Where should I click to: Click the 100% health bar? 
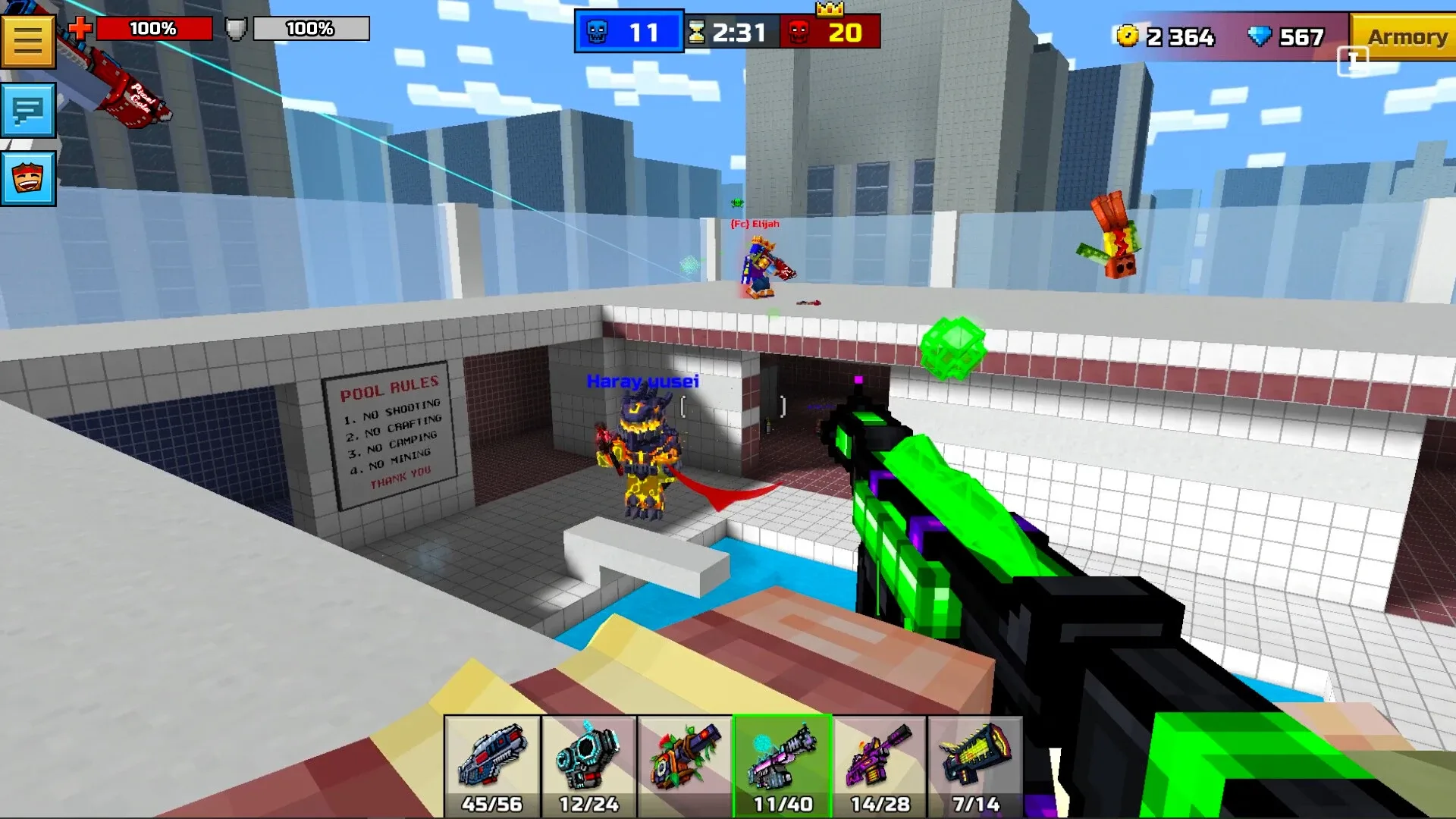(x=155, y=29)
